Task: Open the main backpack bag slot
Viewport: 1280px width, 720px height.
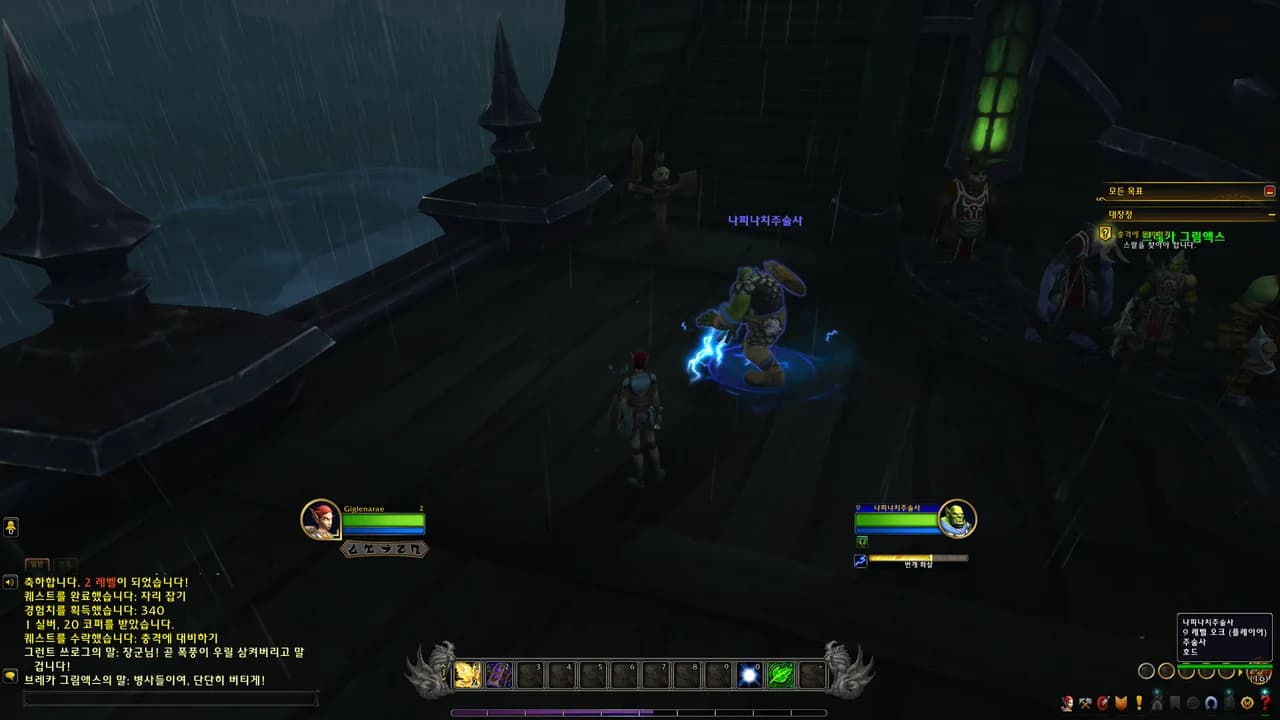Action: pos(1258,672)
